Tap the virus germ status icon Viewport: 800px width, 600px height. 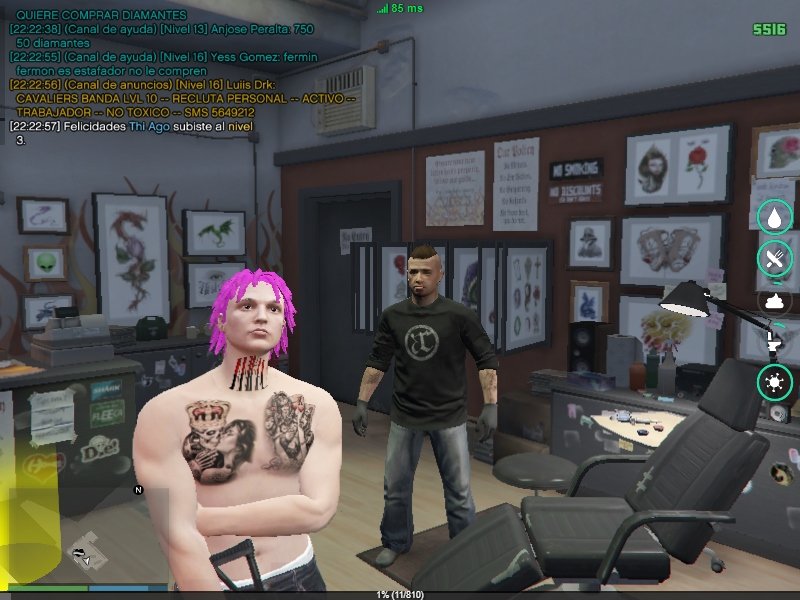[x=774, y=381]
